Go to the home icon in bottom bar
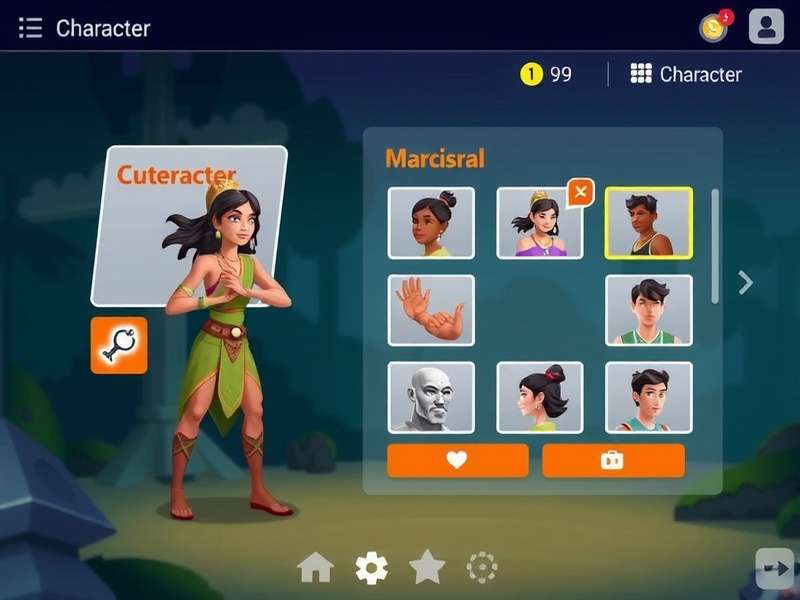Viewport: 800px width, 600px height. (315, 568)
